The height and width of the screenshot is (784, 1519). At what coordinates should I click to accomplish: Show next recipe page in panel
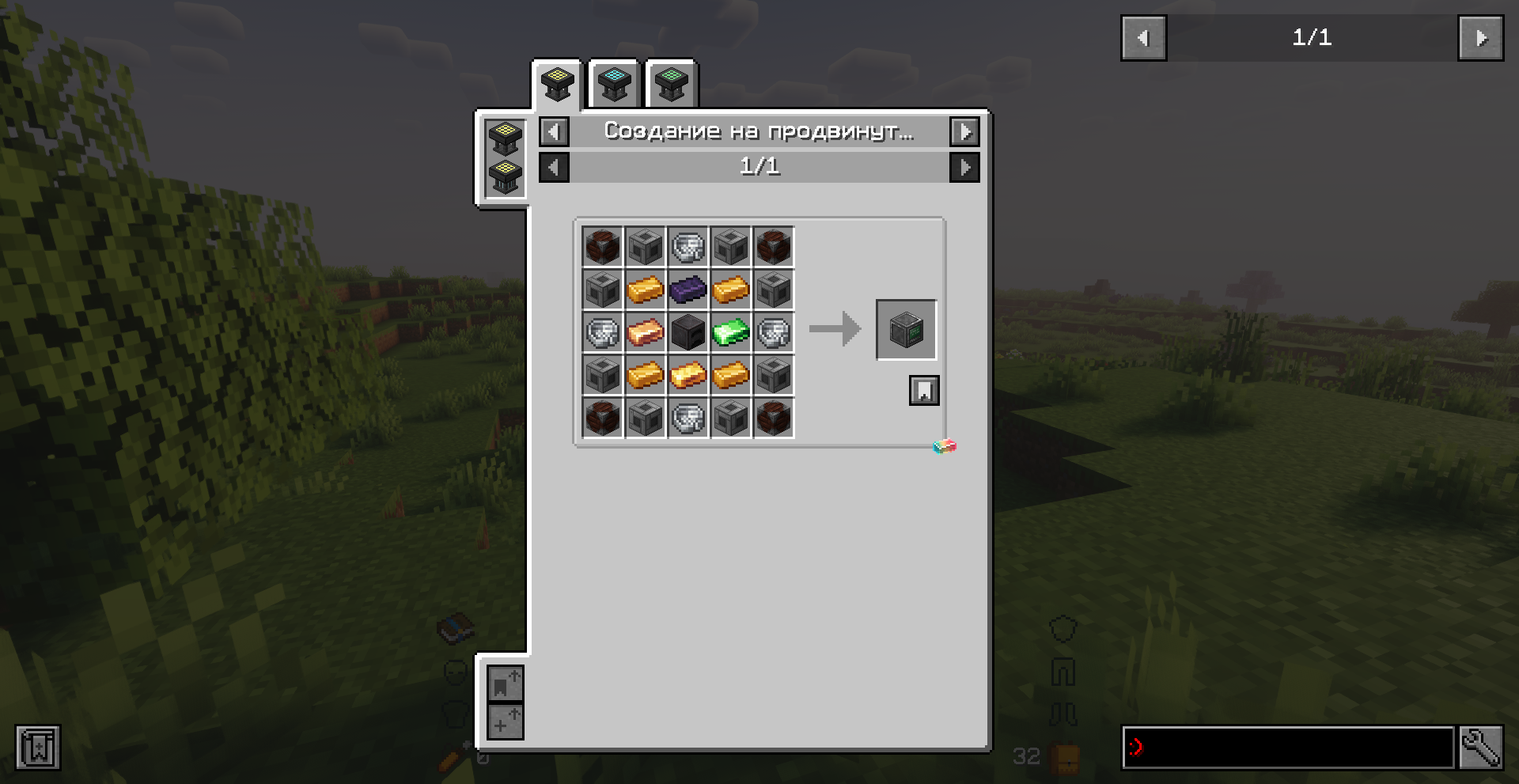(964, 167)
